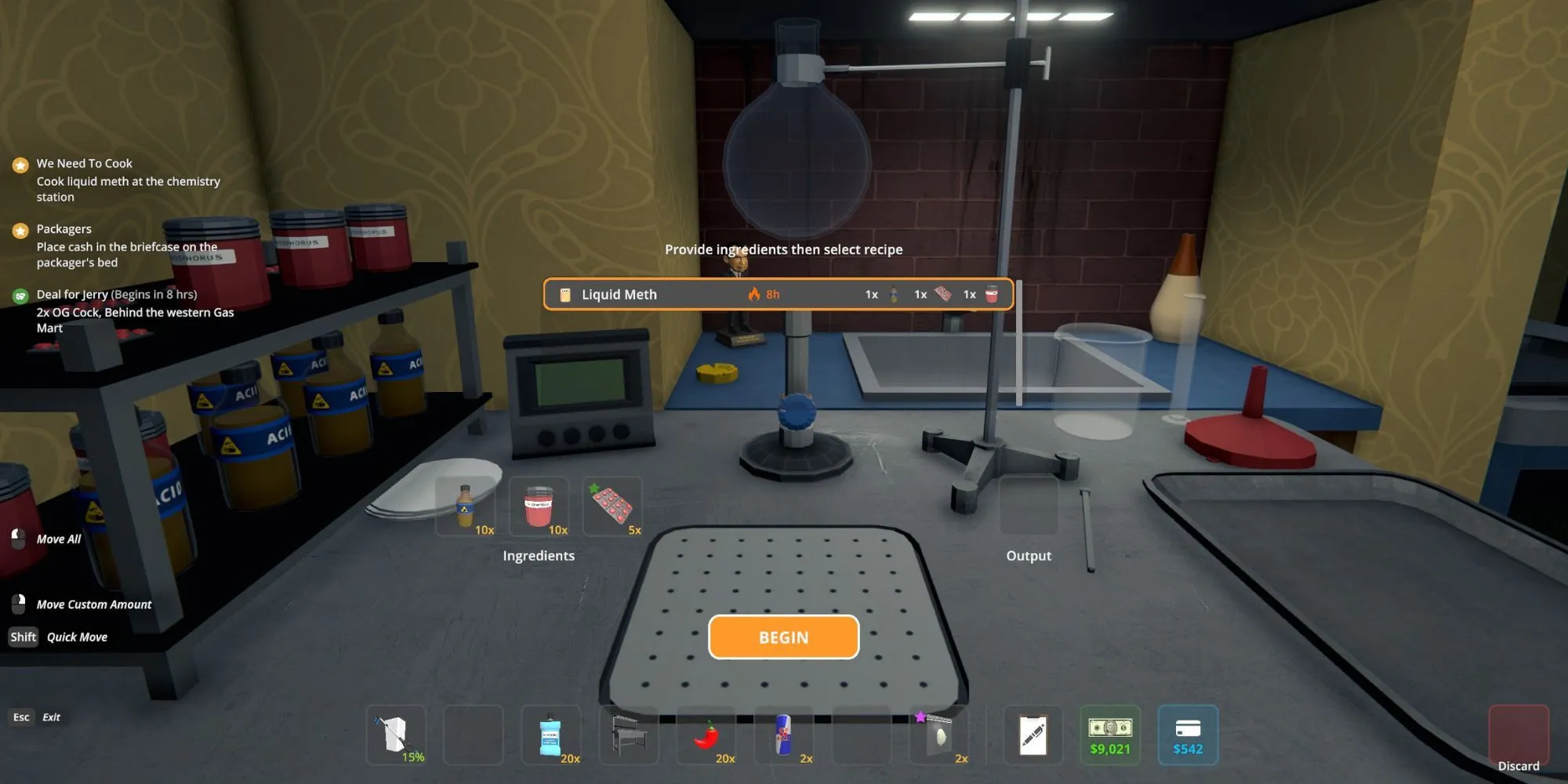The image size is (1568, 784).
Task: Select the trash grabber hotbar slot
Action: [396, 735]
